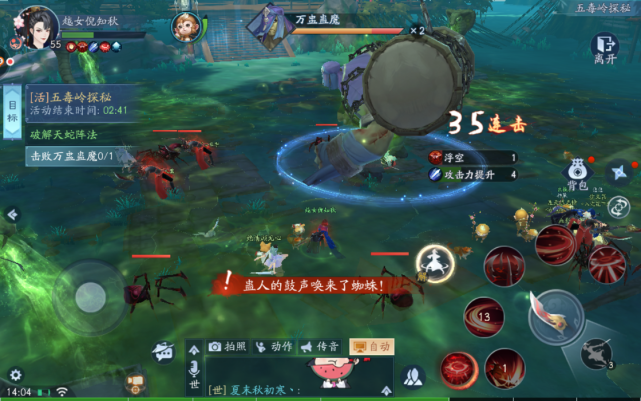Toggle the 自动 auto mode button
The width and height of the screenshot is (641, 401).
371,346
